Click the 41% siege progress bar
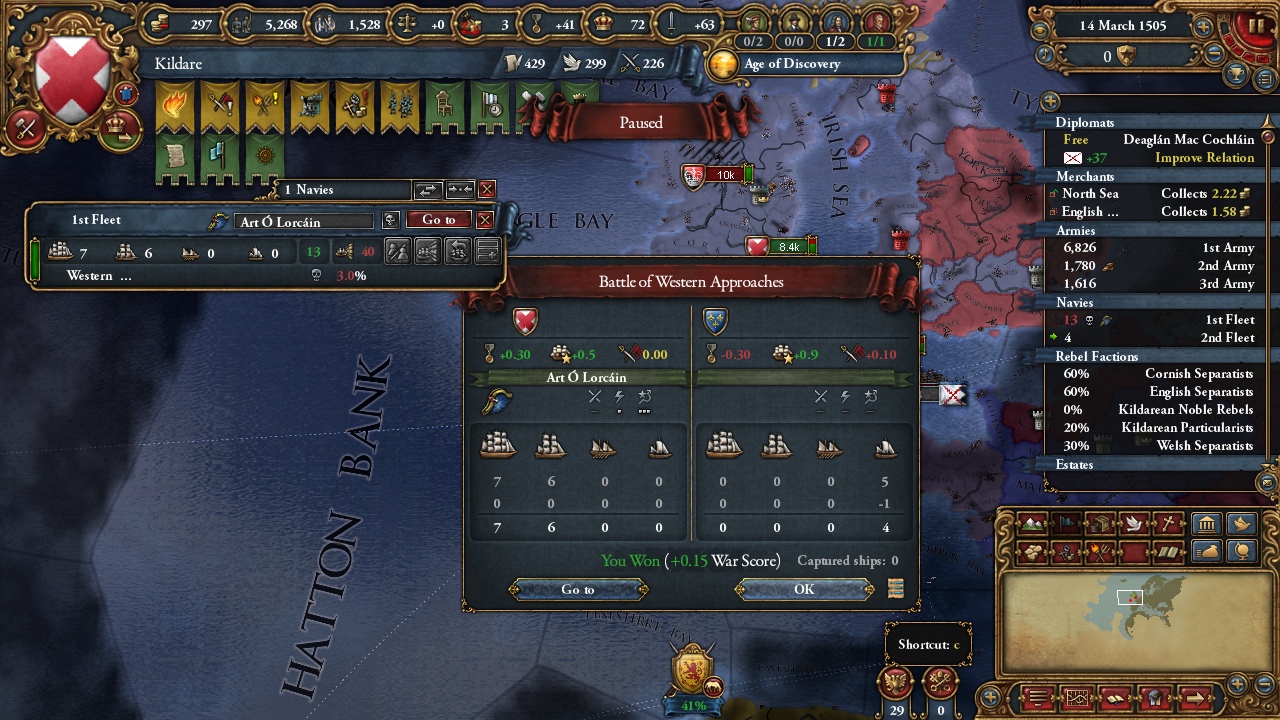The image size is (1280, 720). 695,706
